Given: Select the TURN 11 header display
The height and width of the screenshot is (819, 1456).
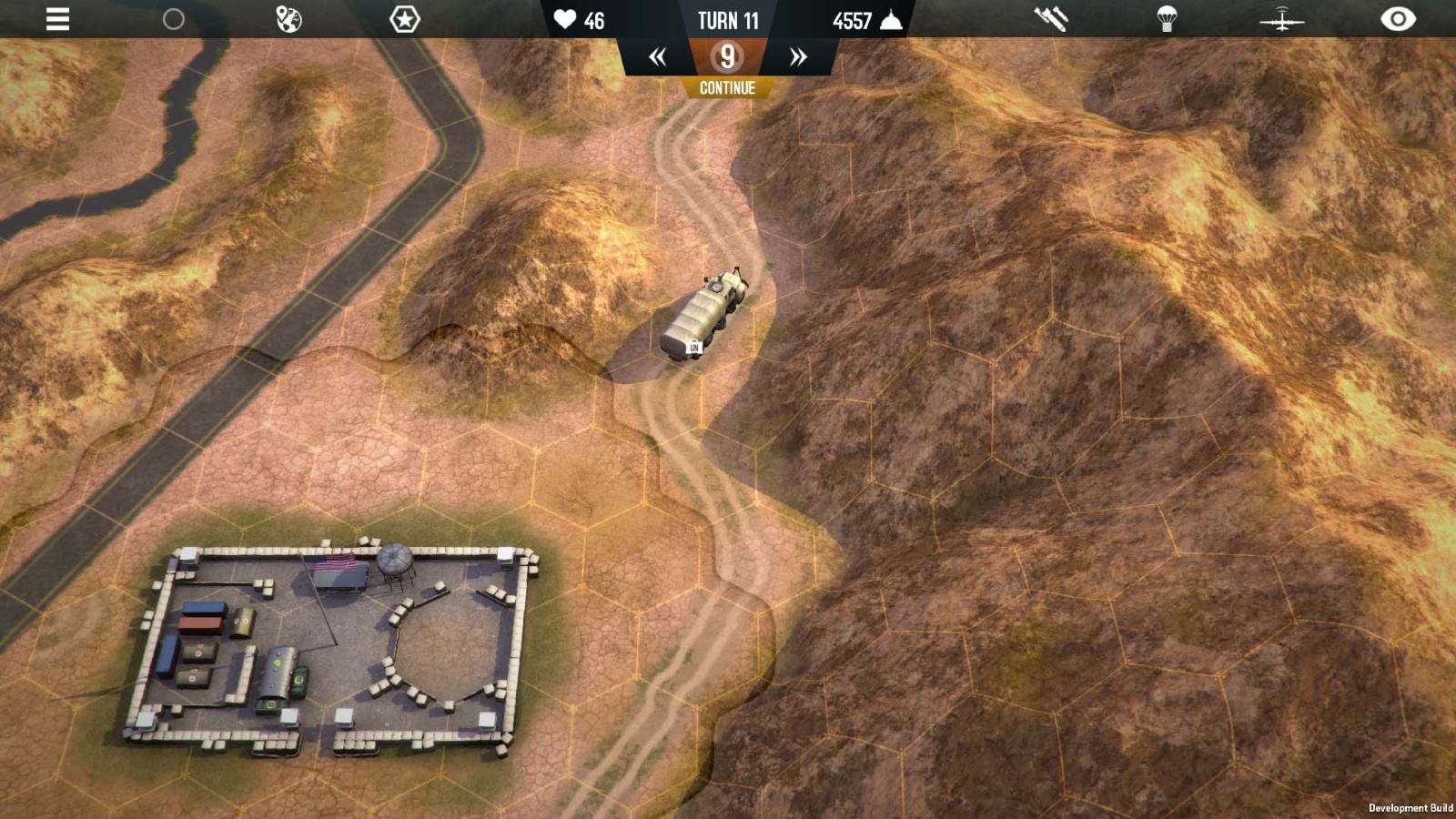Looking at the screenshot, I should pyautogui.click(x=727, y=21).
